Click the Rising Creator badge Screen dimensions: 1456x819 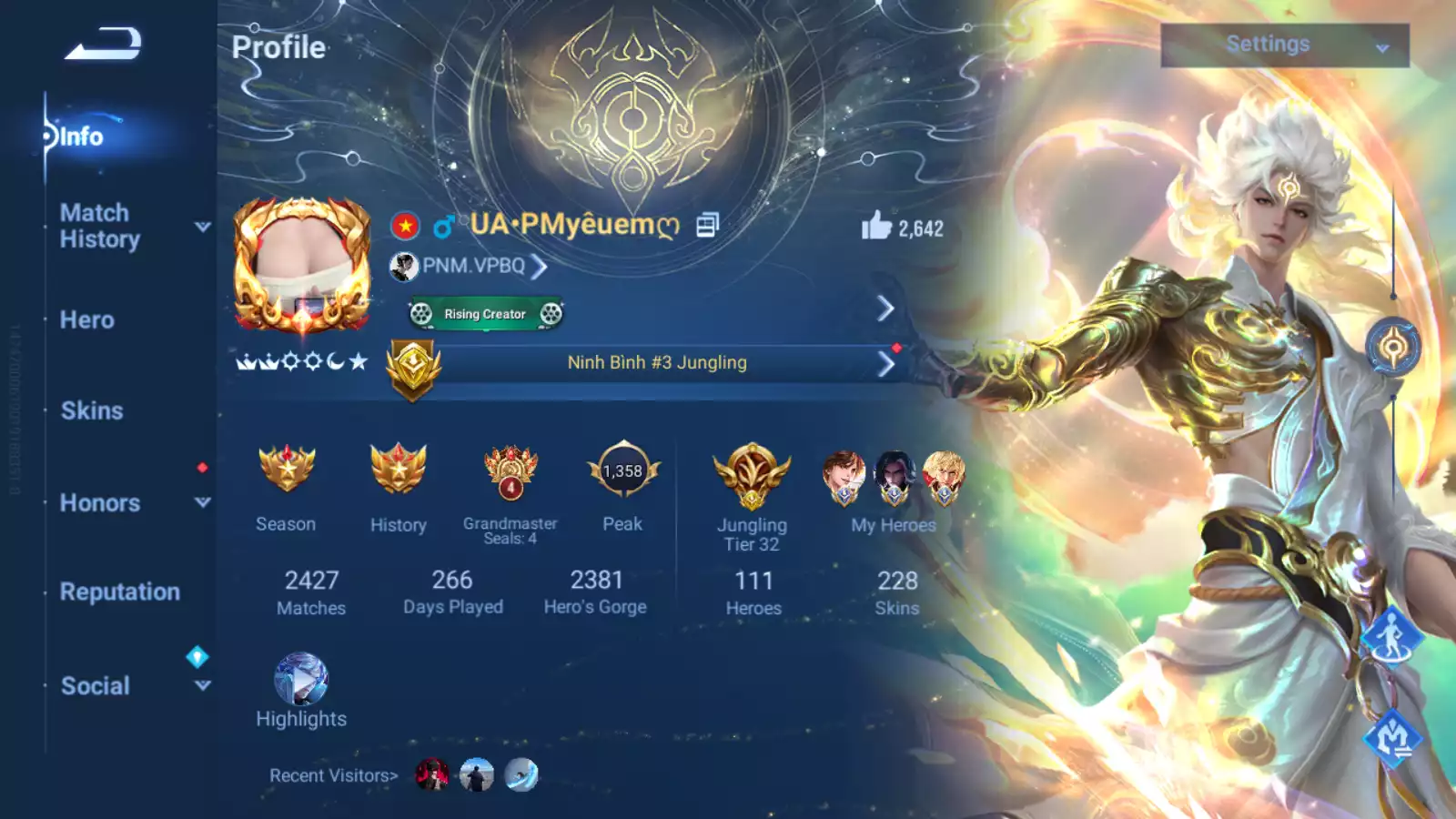click(483, 314)
